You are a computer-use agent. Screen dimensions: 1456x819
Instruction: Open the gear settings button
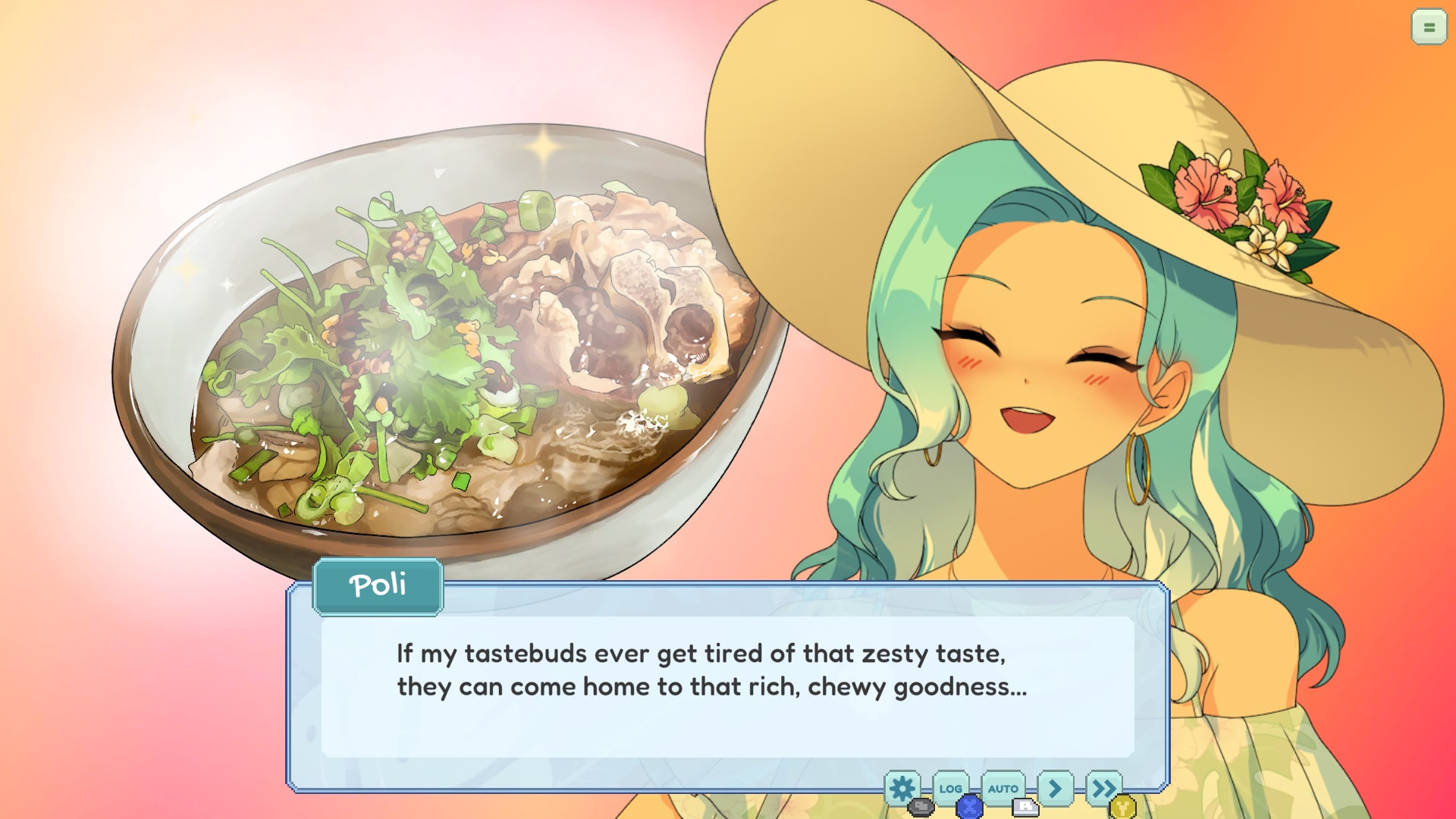click(902, 789)
